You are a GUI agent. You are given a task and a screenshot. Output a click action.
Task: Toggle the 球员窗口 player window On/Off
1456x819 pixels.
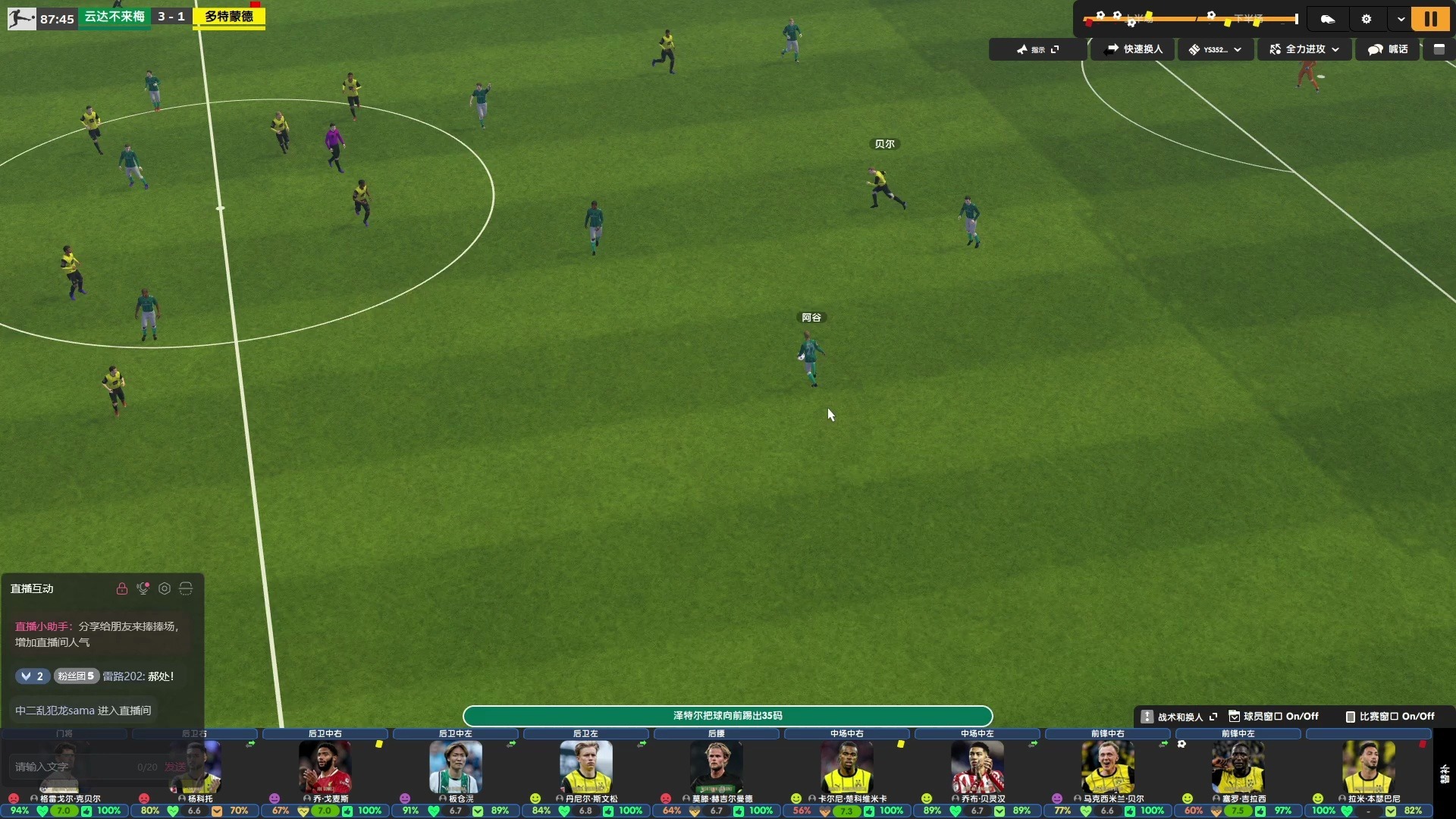[1274, 717]
